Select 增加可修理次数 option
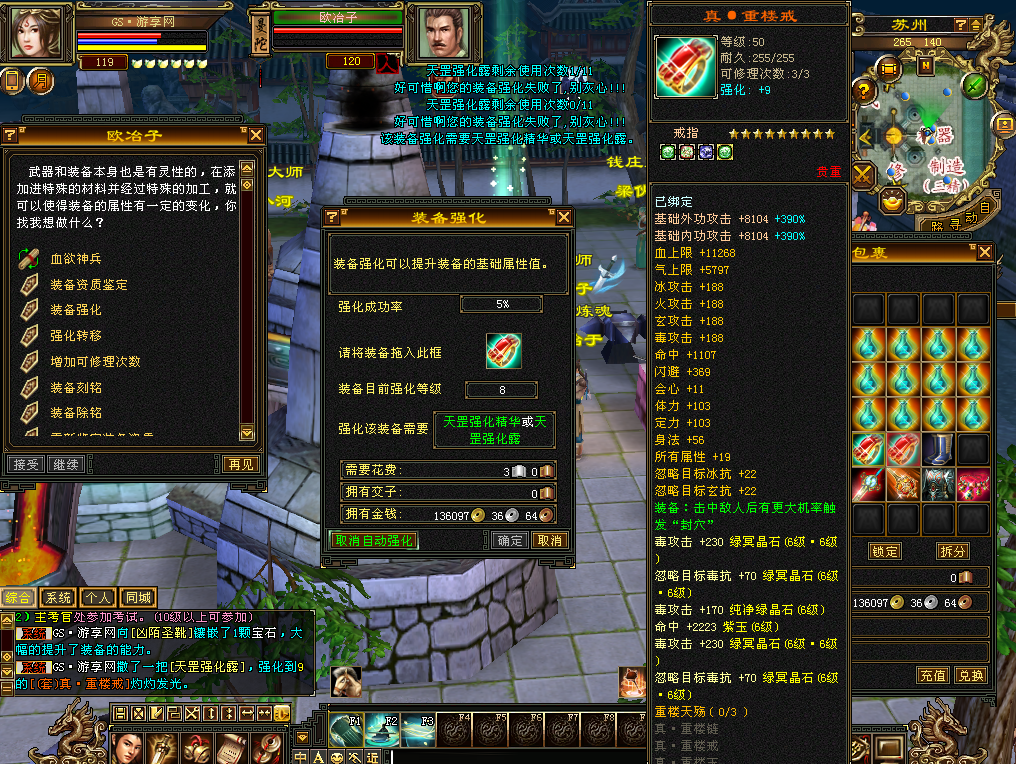Viewport: 1016px width, 764px height. click(x=95, y=361)
